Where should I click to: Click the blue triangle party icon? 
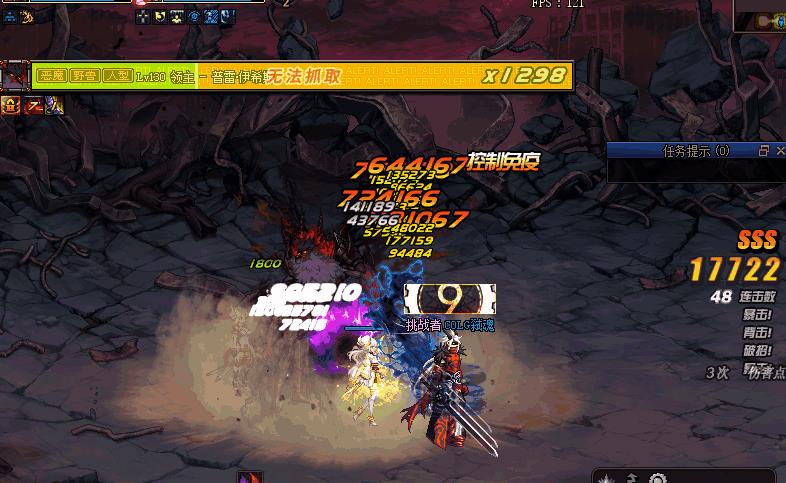point(11,16)
